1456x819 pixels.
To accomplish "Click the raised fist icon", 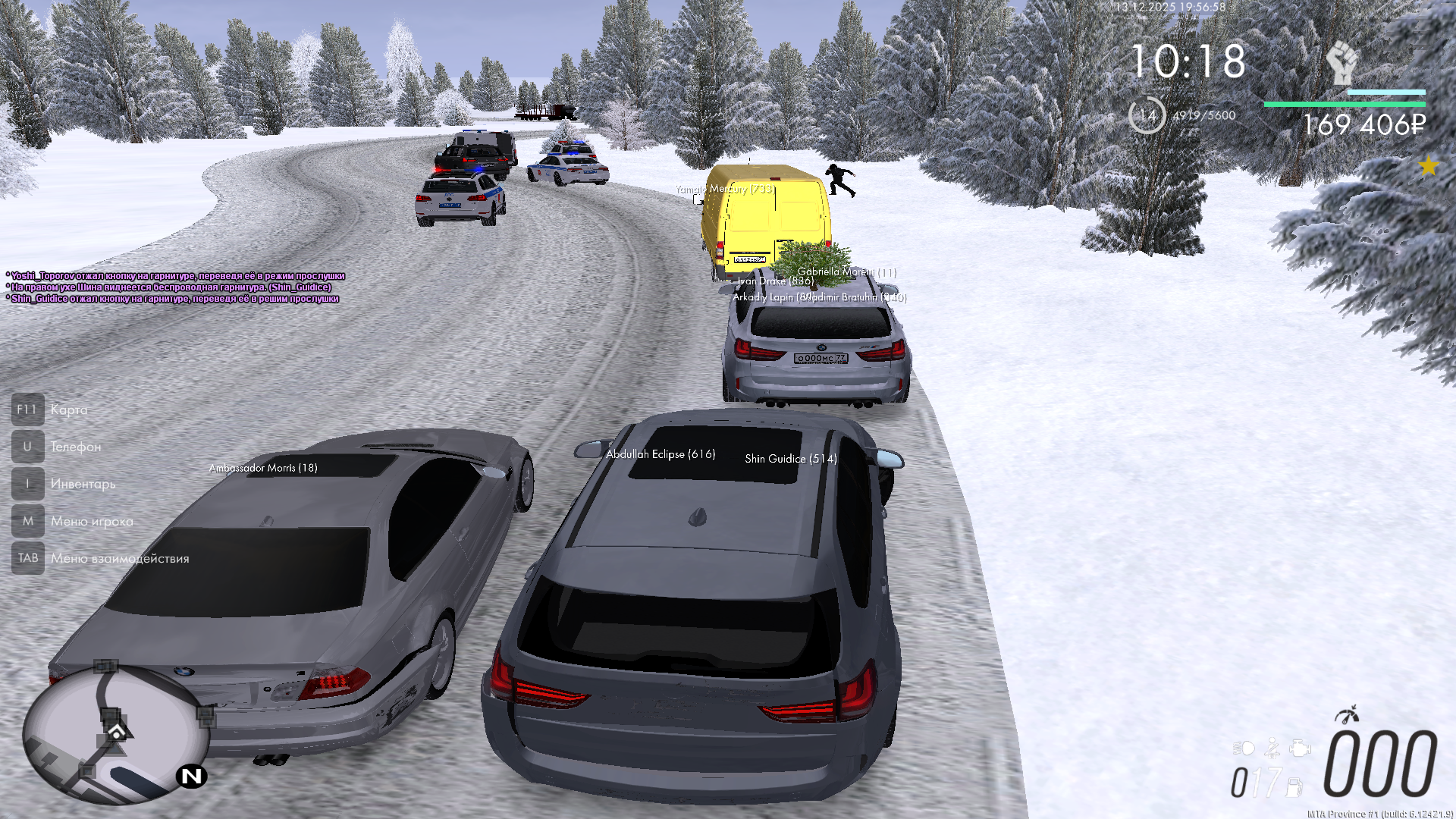I will (1341, 62).
